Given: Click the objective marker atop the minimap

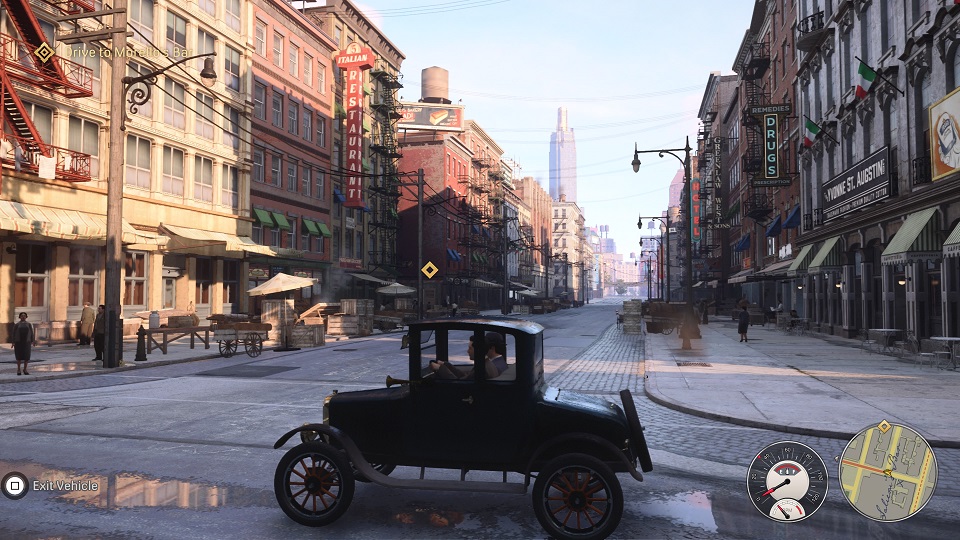Looking at the screenshot, I should pos(883,427).
